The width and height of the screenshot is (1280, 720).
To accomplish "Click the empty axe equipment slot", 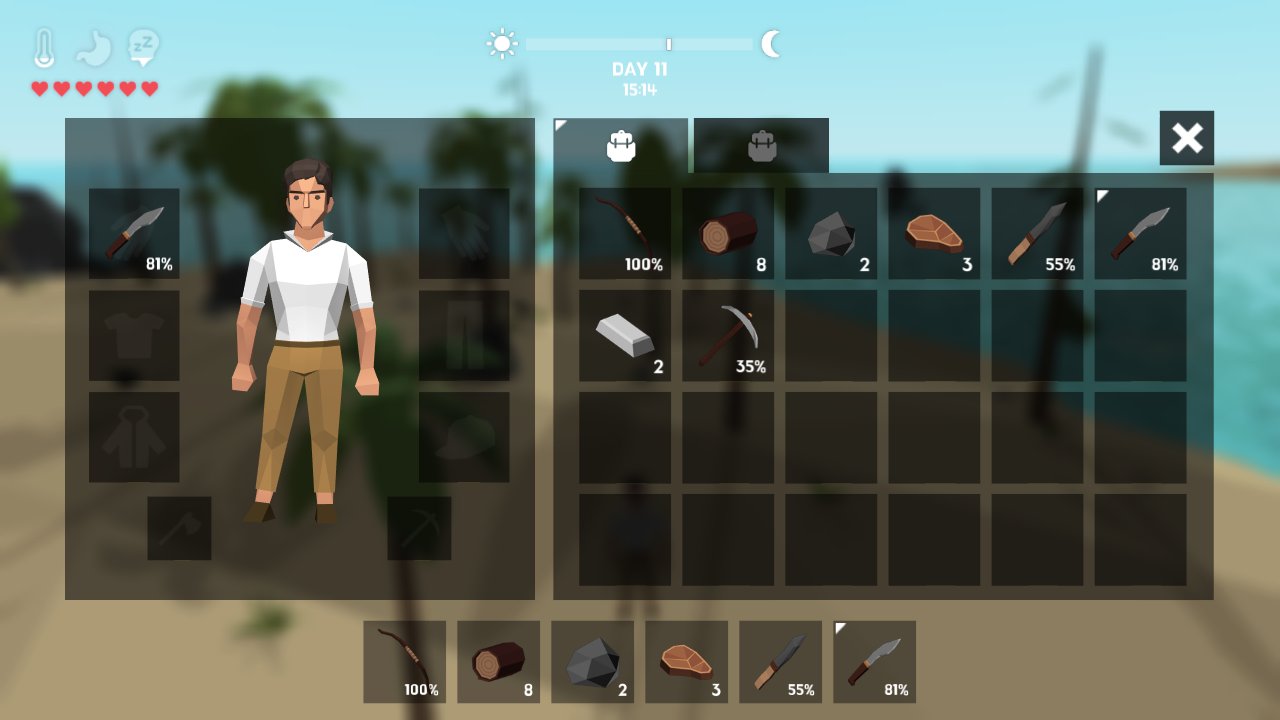I will 180,528.
